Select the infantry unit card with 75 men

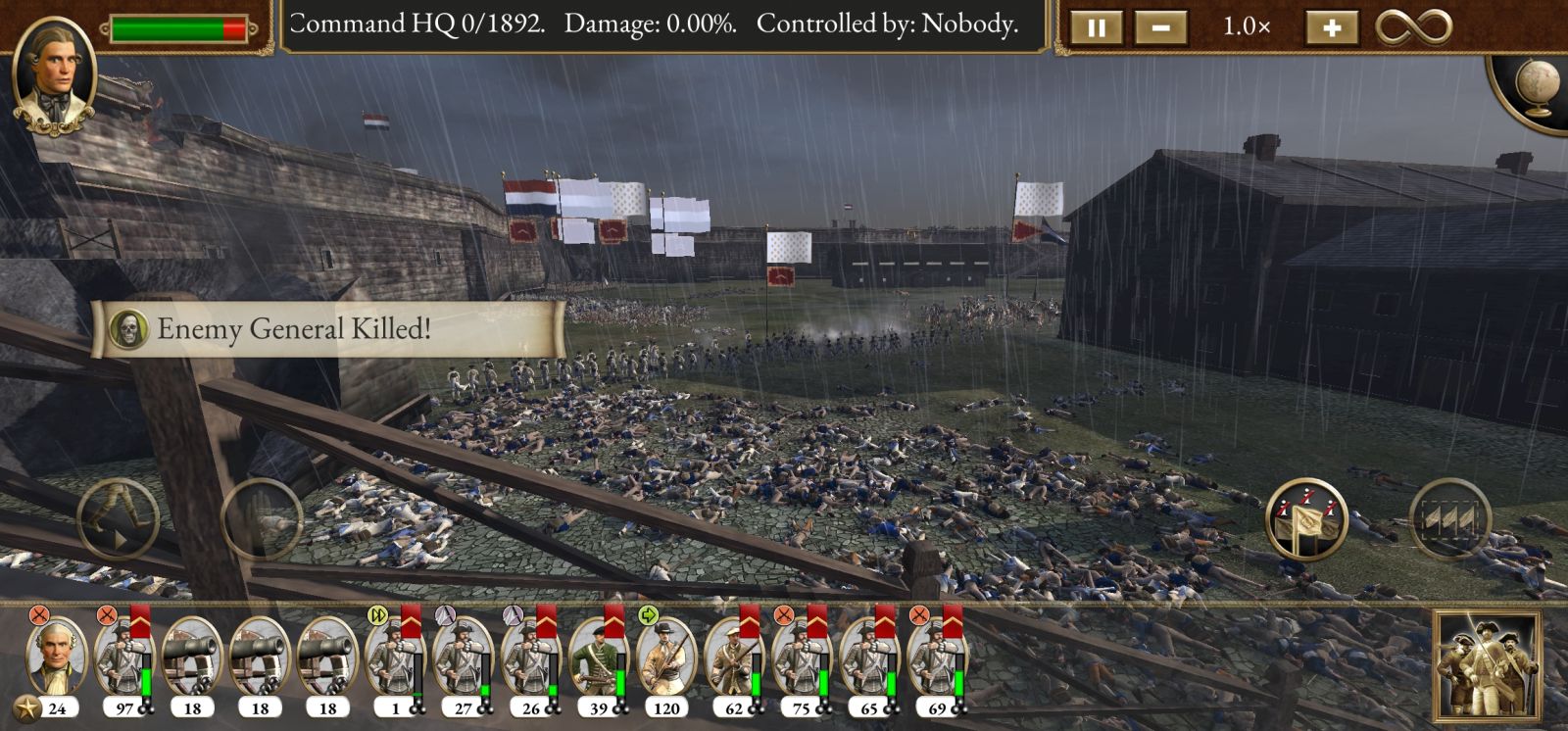[802, 658]
